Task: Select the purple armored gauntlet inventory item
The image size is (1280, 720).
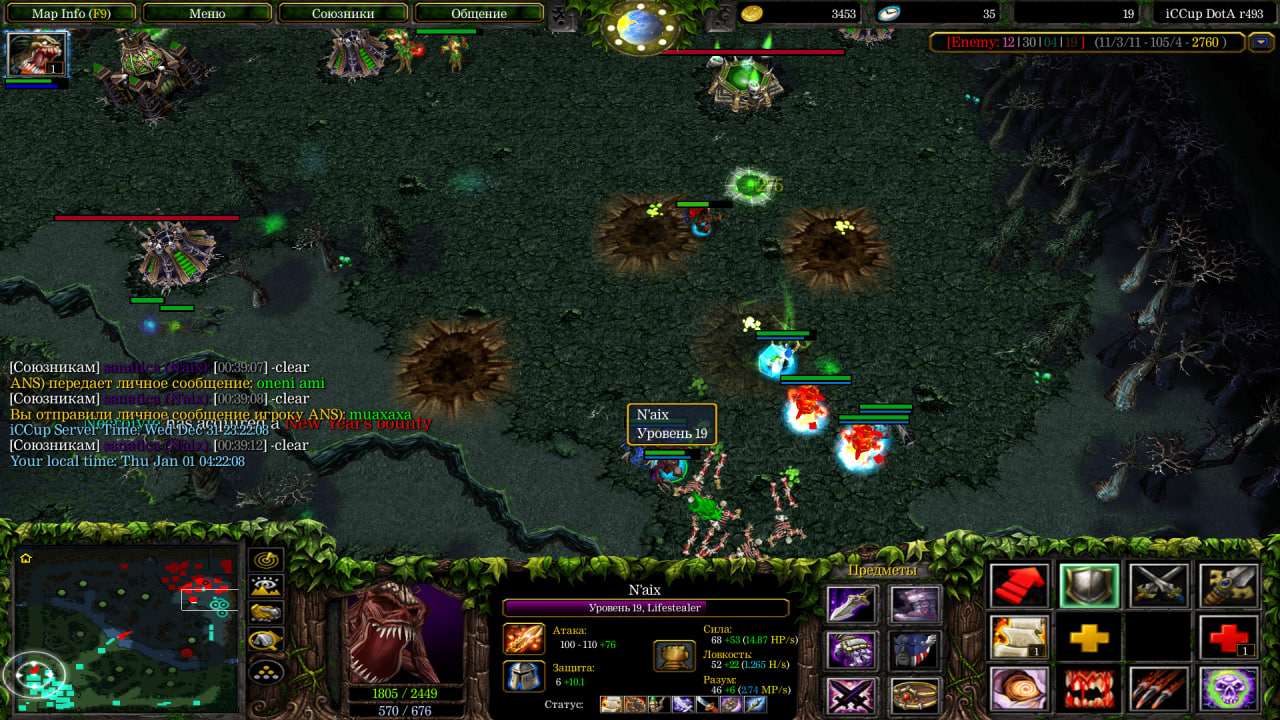Action: pyautogui.click(x=852, y=650)
